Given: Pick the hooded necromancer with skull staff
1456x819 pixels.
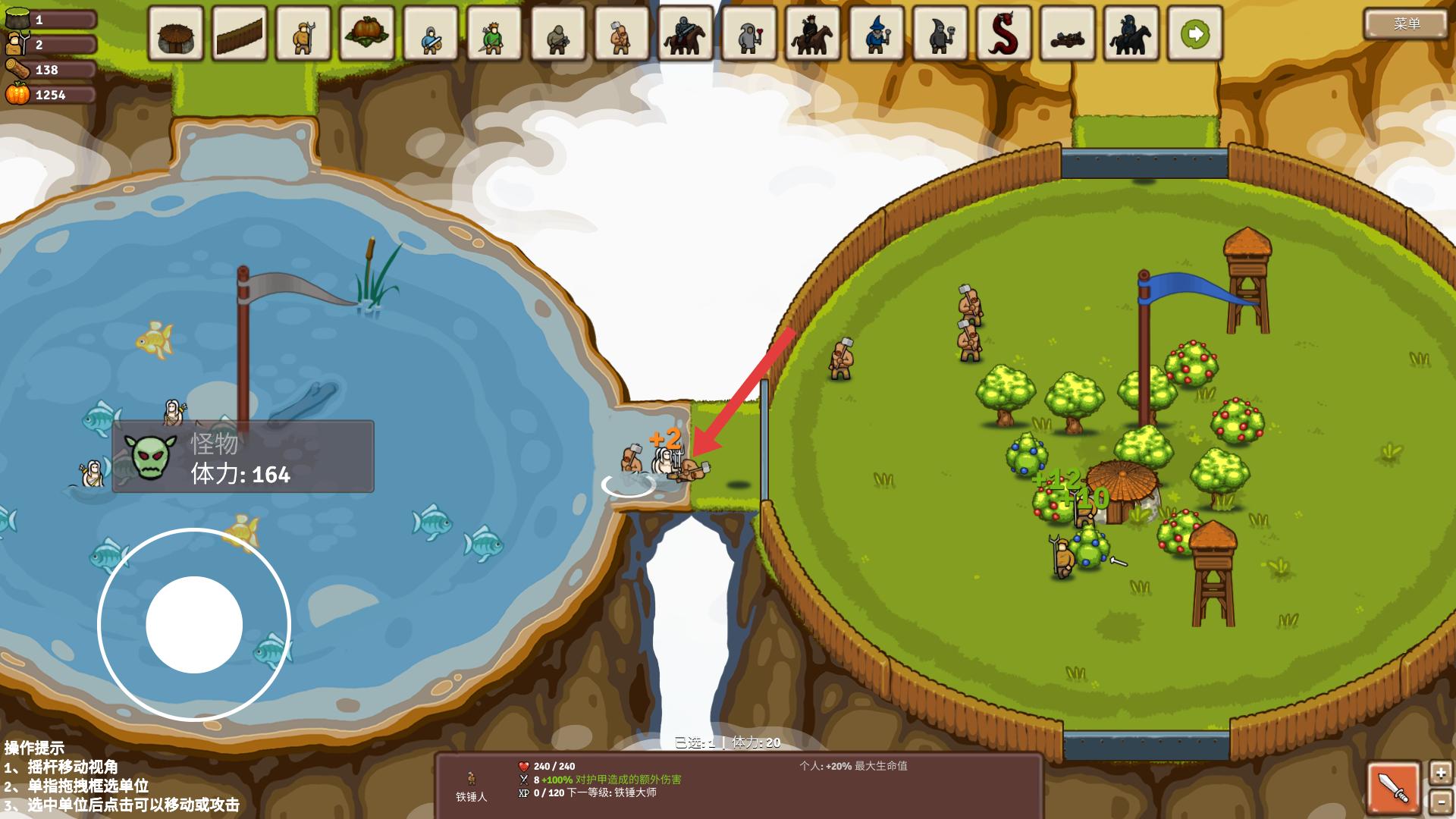Looking at the screenshot, I should coord(940,34).
